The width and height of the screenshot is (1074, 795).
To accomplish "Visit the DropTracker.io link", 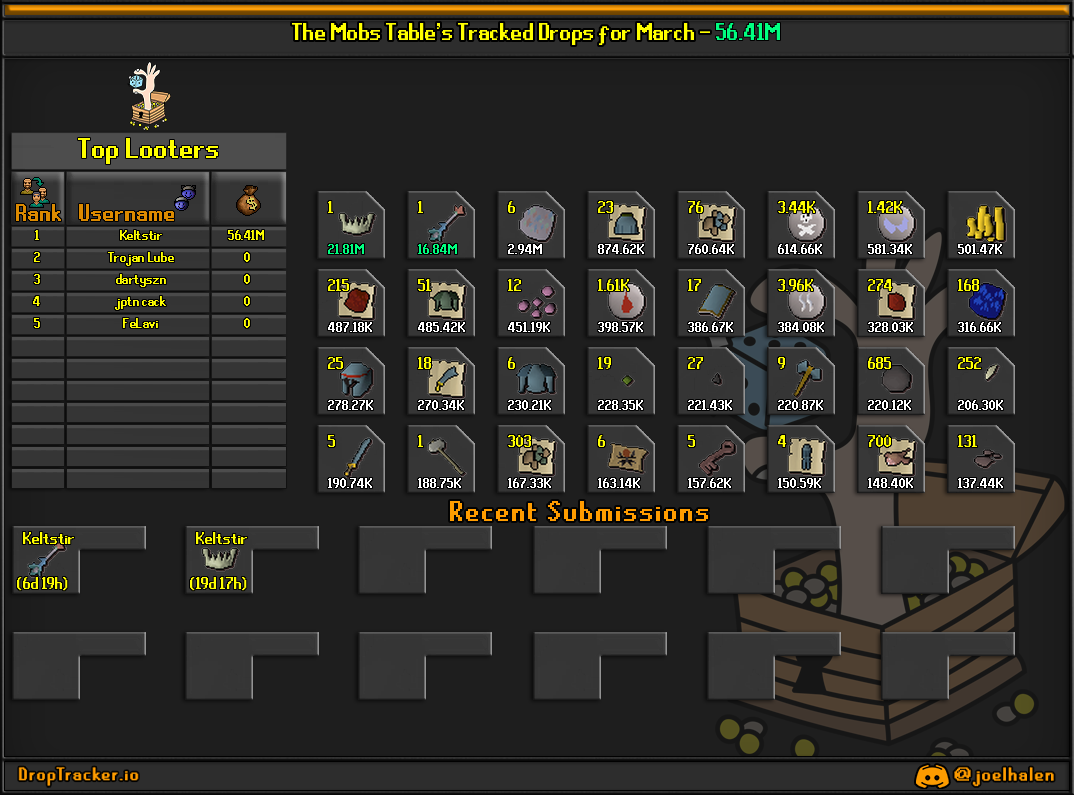I will (x=79, y=775).
